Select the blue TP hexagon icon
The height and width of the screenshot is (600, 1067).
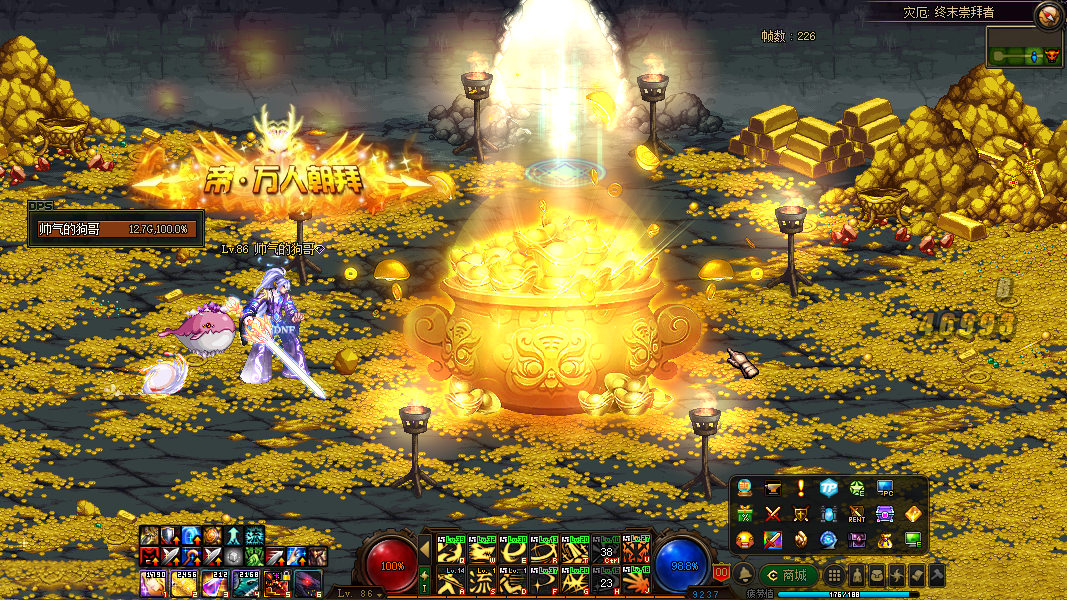click(x=829, y=488)
